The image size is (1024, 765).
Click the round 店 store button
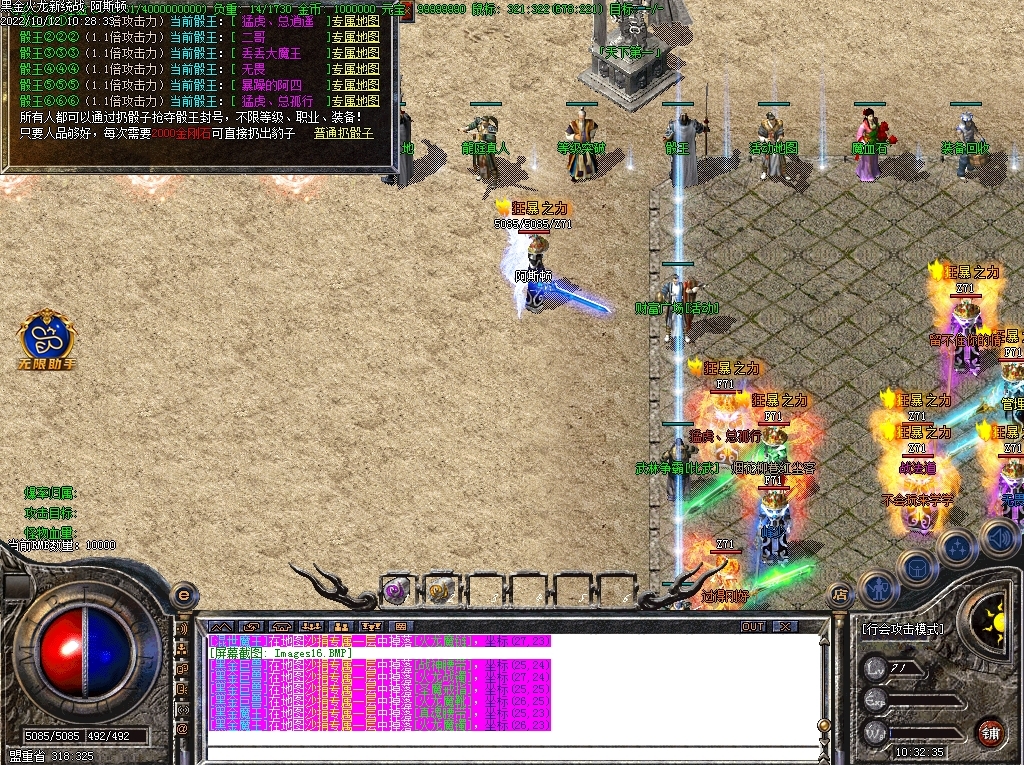click(x=841, y=596)
